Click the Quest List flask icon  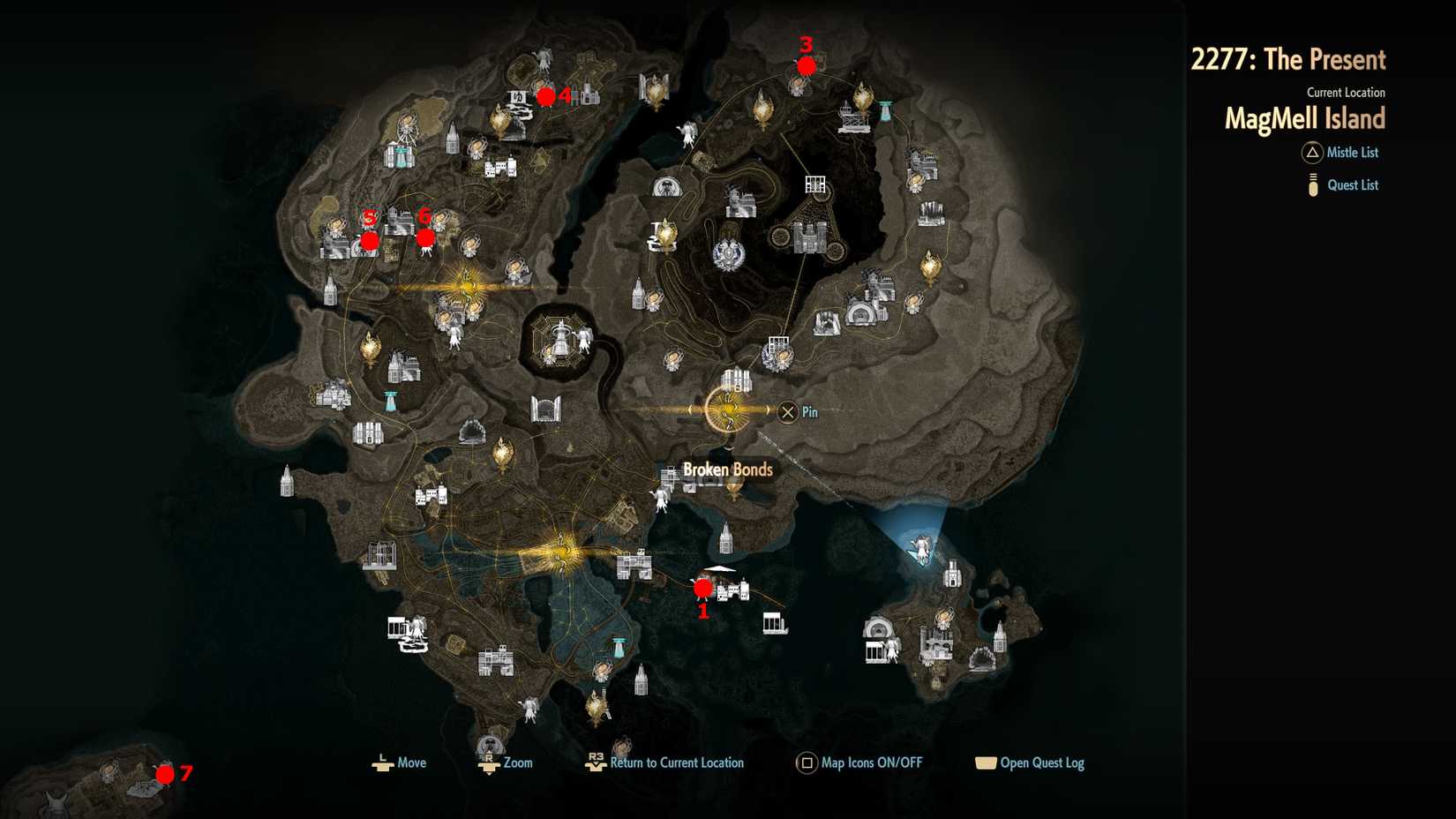click(x=1311, y=184)
